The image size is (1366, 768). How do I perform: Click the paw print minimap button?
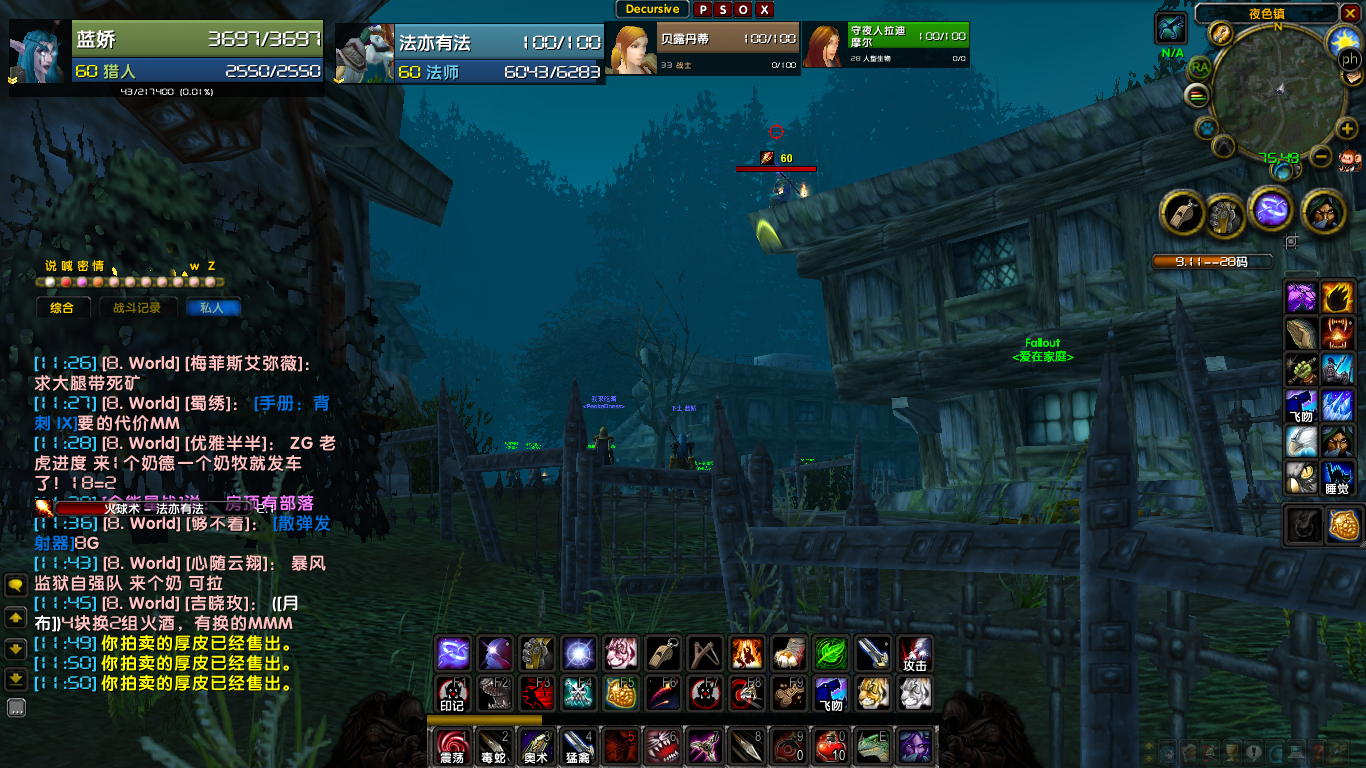click(1207, 128)
